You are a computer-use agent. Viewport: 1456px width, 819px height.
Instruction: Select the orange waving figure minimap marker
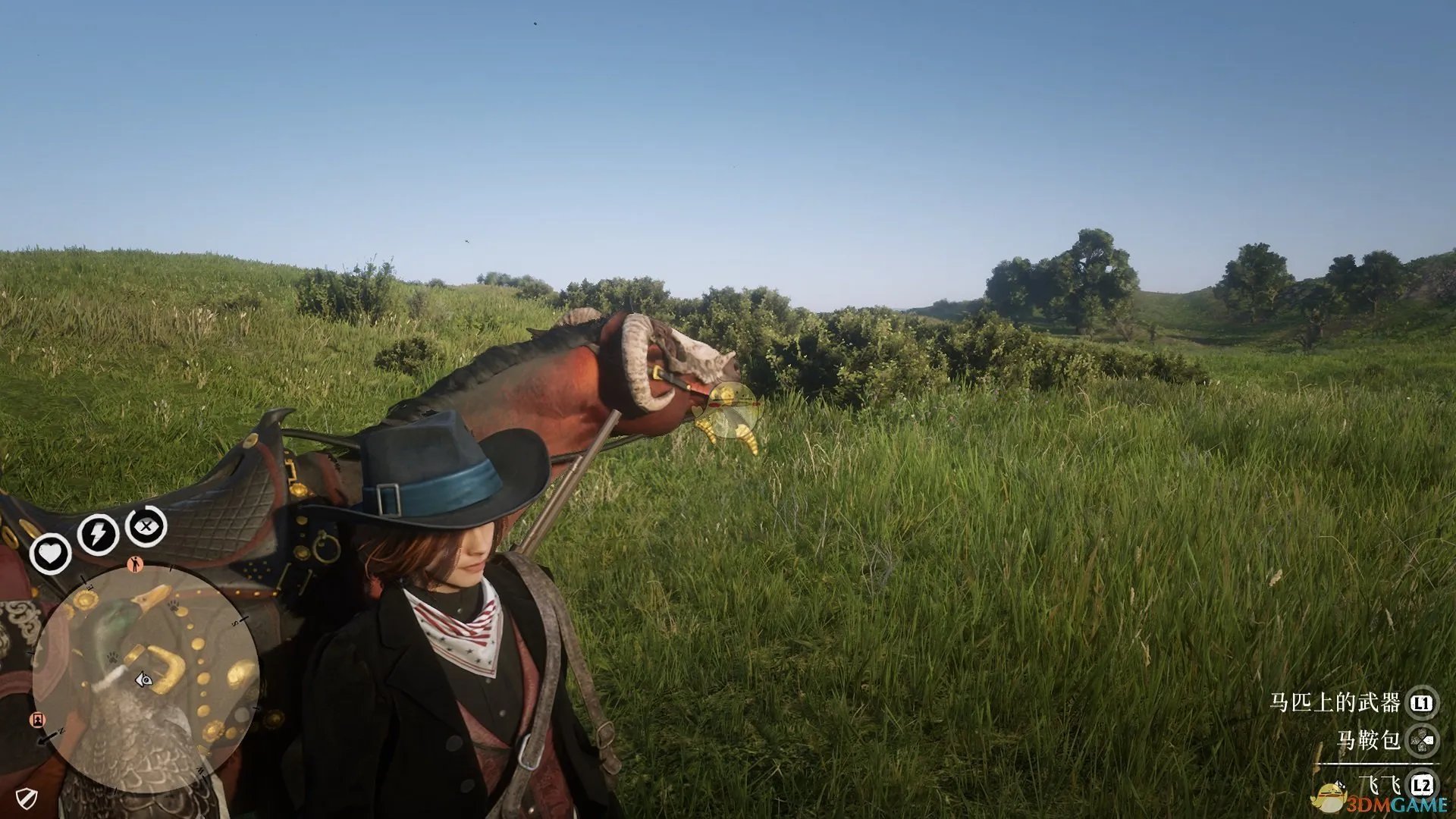pyautogui.click(x=135, y=564)
